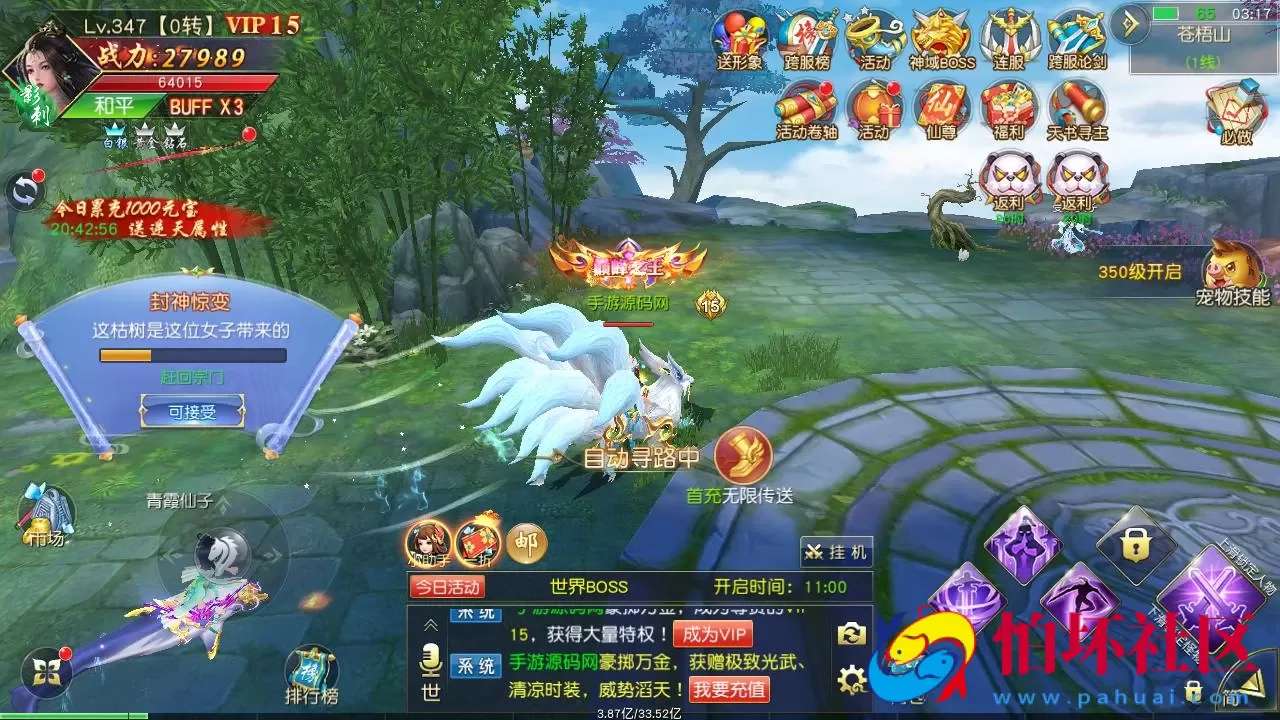The height and width of the screenshot is (720, 1280).
Task: Open the 天书寻主 event icon
Action: pyautogui.click(x=1075, y=110)
